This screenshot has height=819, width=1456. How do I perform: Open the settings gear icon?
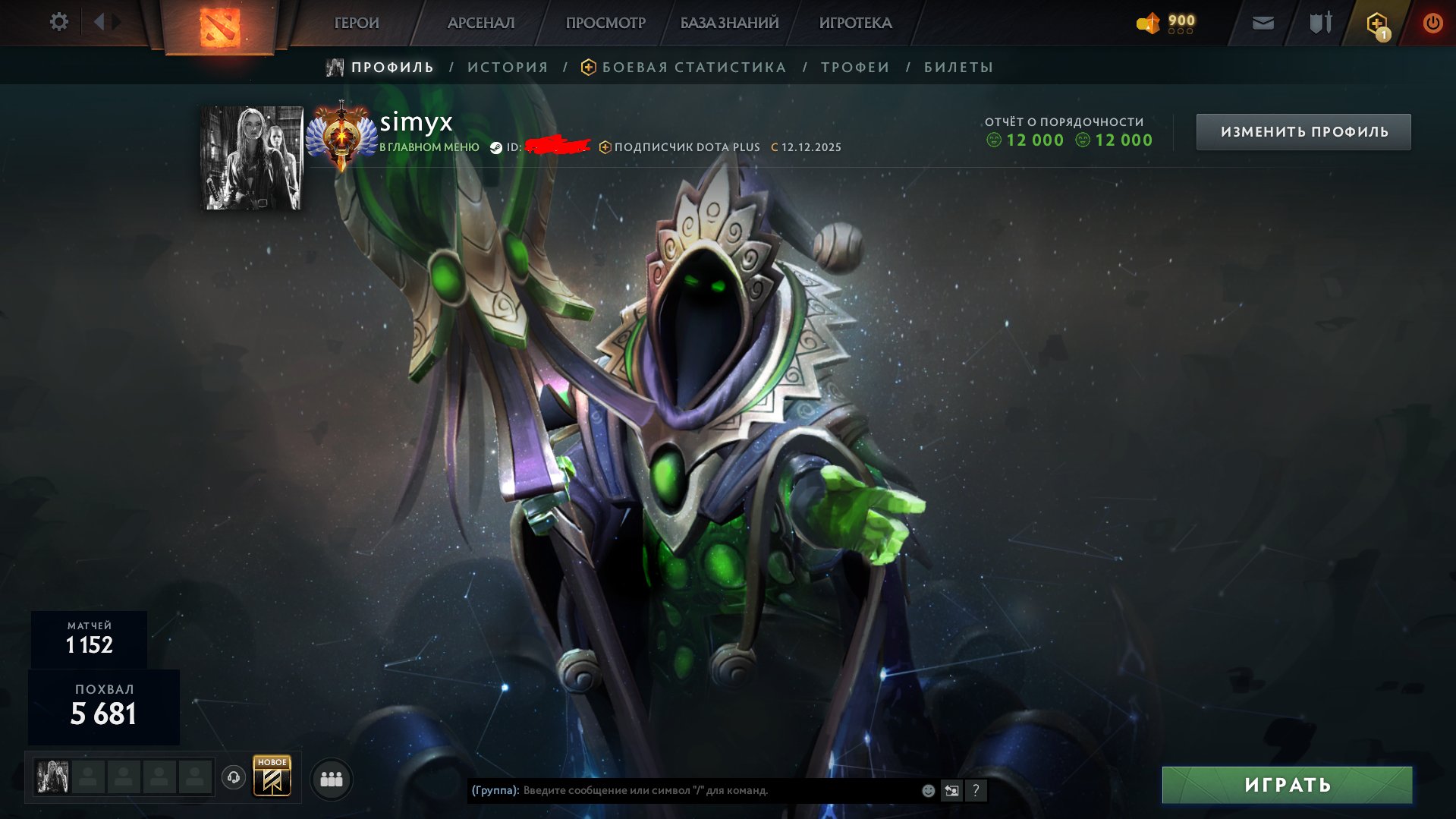58,22
